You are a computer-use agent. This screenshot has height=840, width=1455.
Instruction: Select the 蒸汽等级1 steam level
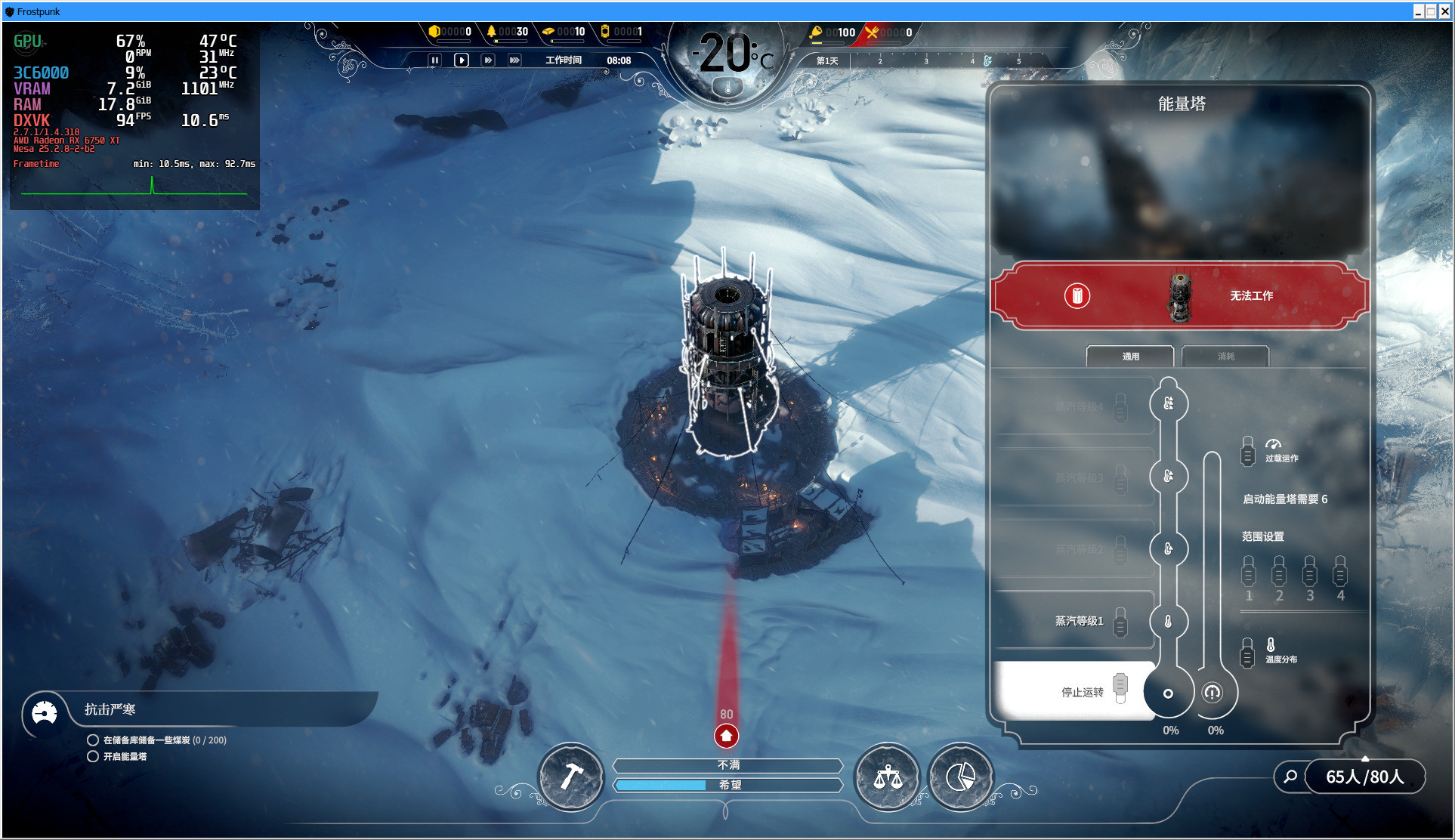[1120, 622]
